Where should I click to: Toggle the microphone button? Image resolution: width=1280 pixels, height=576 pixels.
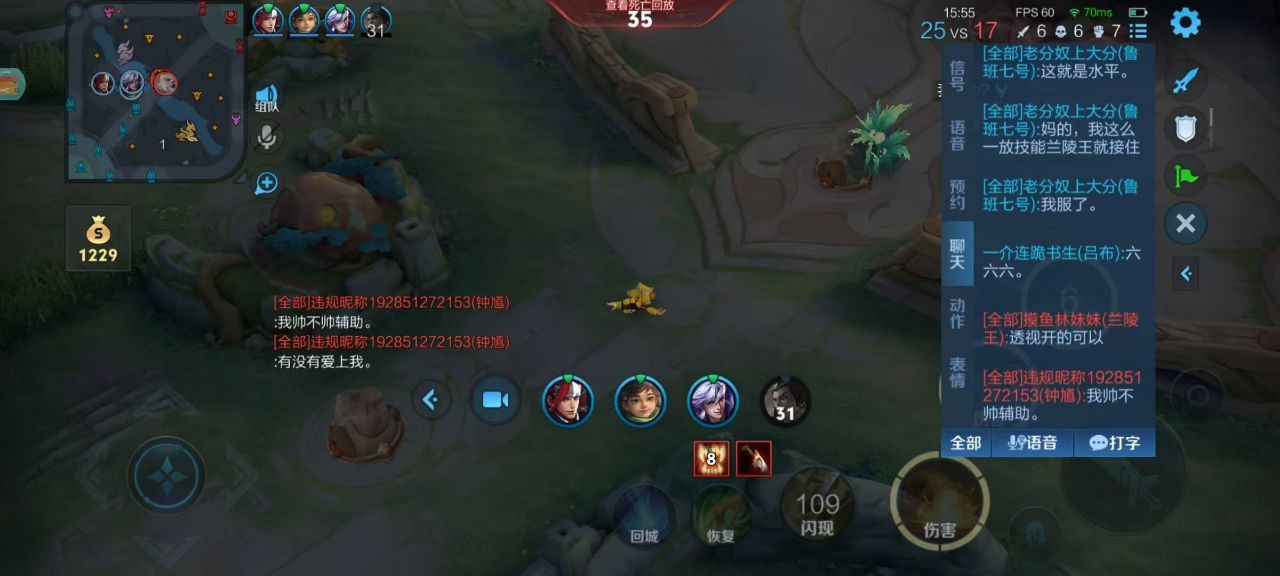[x=266, y=138]
